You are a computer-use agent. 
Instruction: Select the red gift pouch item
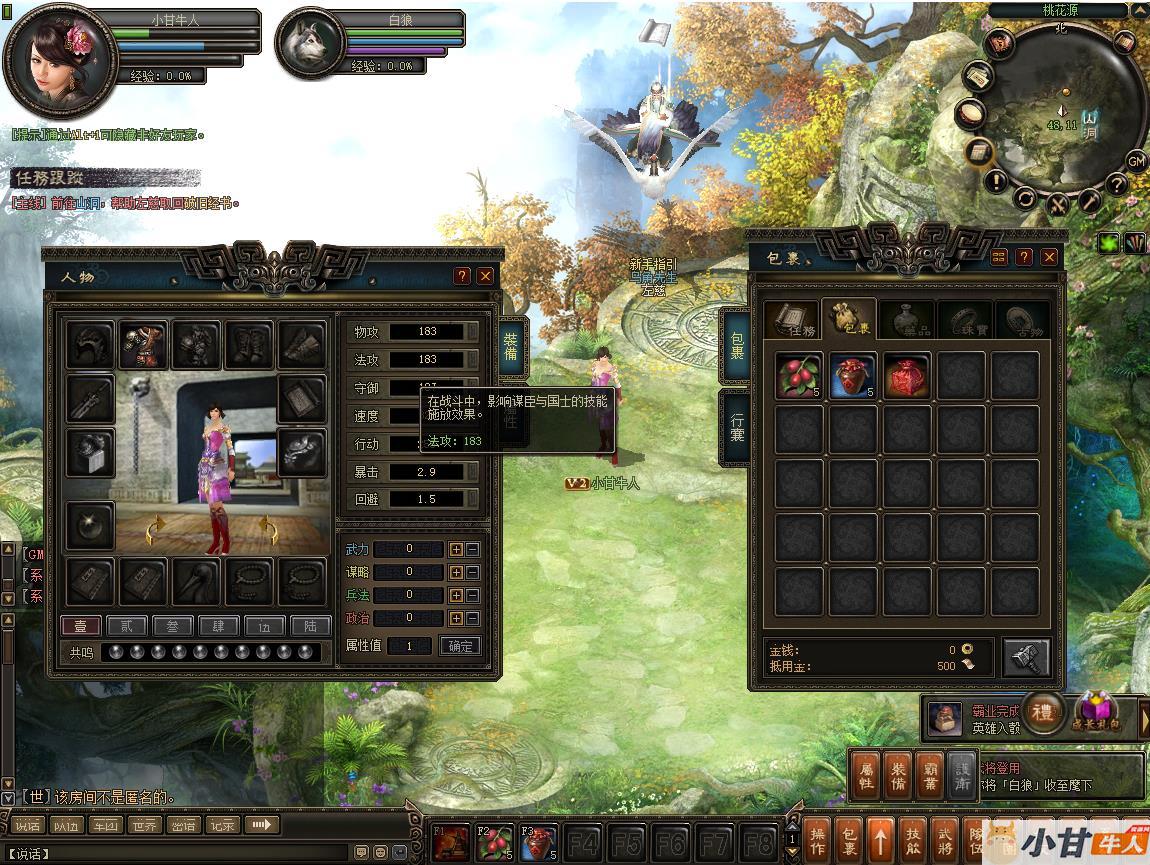[x=907, y=376]
